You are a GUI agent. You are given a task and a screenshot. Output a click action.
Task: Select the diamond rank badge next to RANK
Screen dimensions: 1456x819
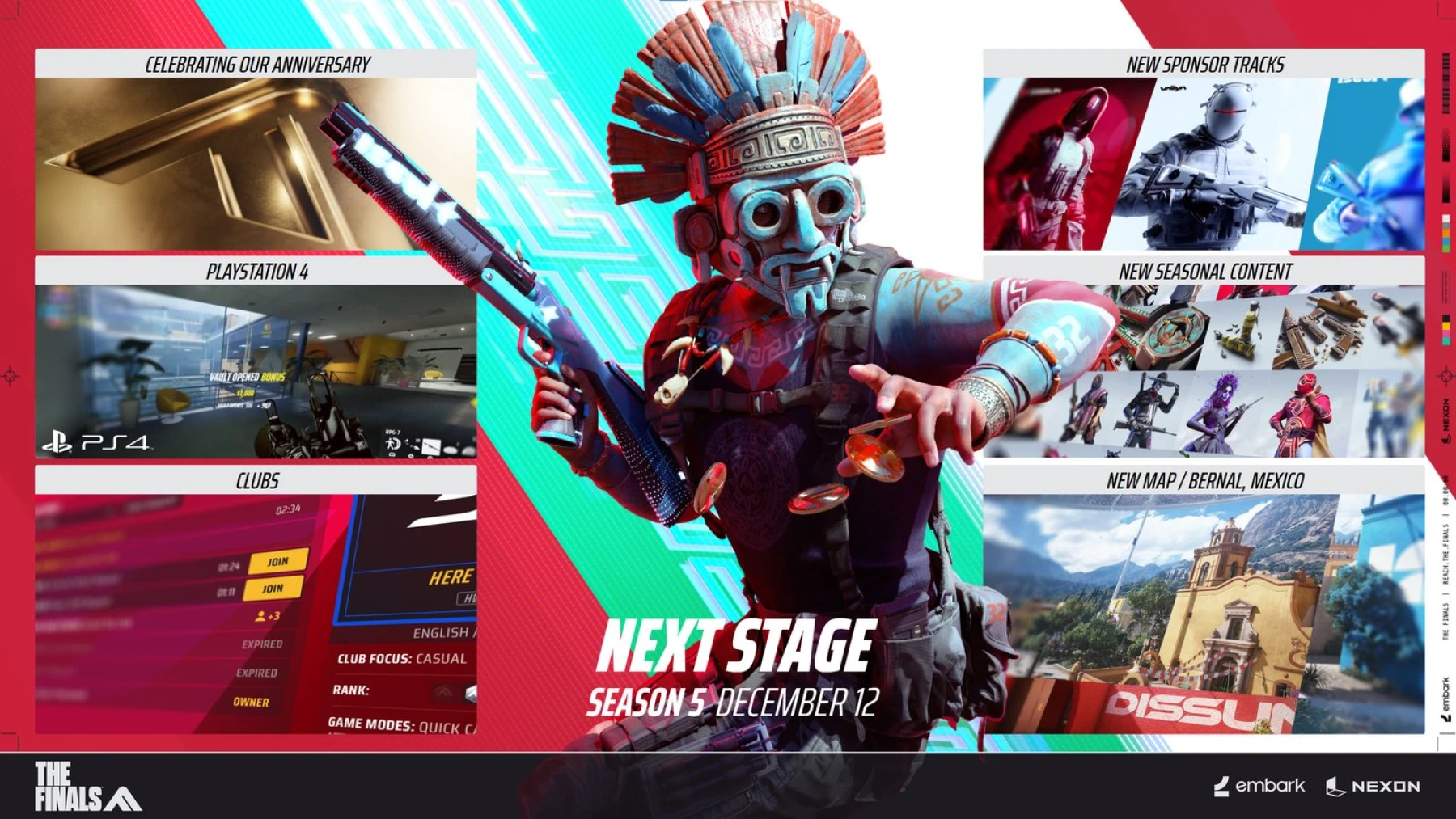point(471,694)
